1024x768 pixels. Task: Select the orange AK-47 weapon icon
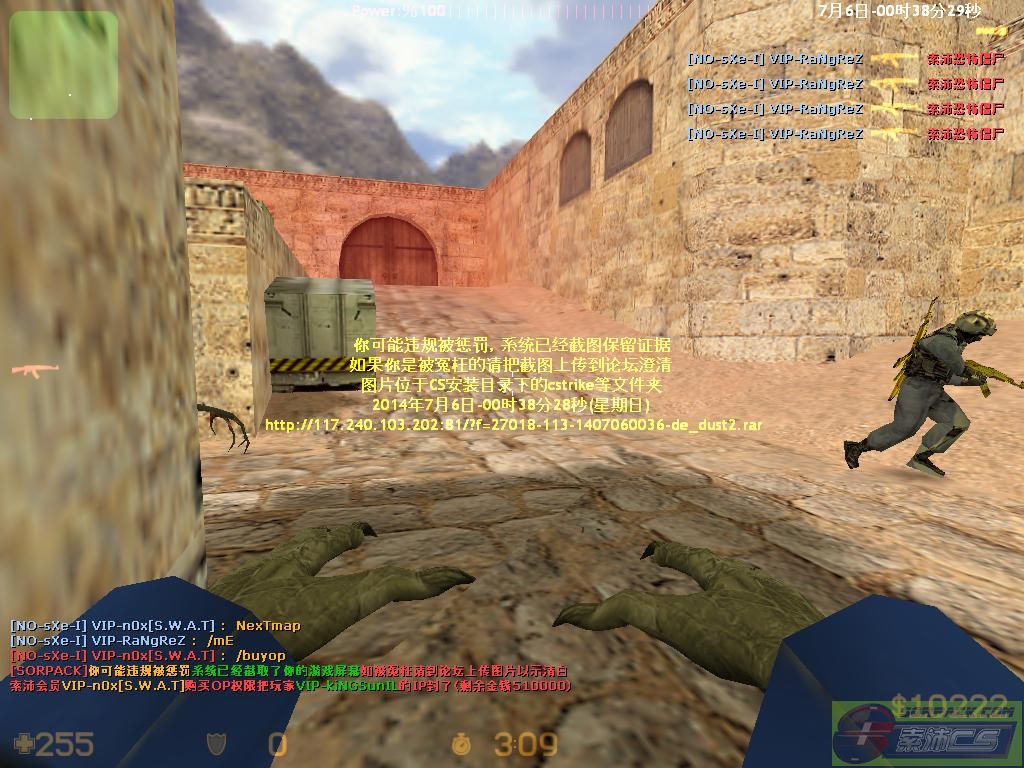[x=35, y=372]
